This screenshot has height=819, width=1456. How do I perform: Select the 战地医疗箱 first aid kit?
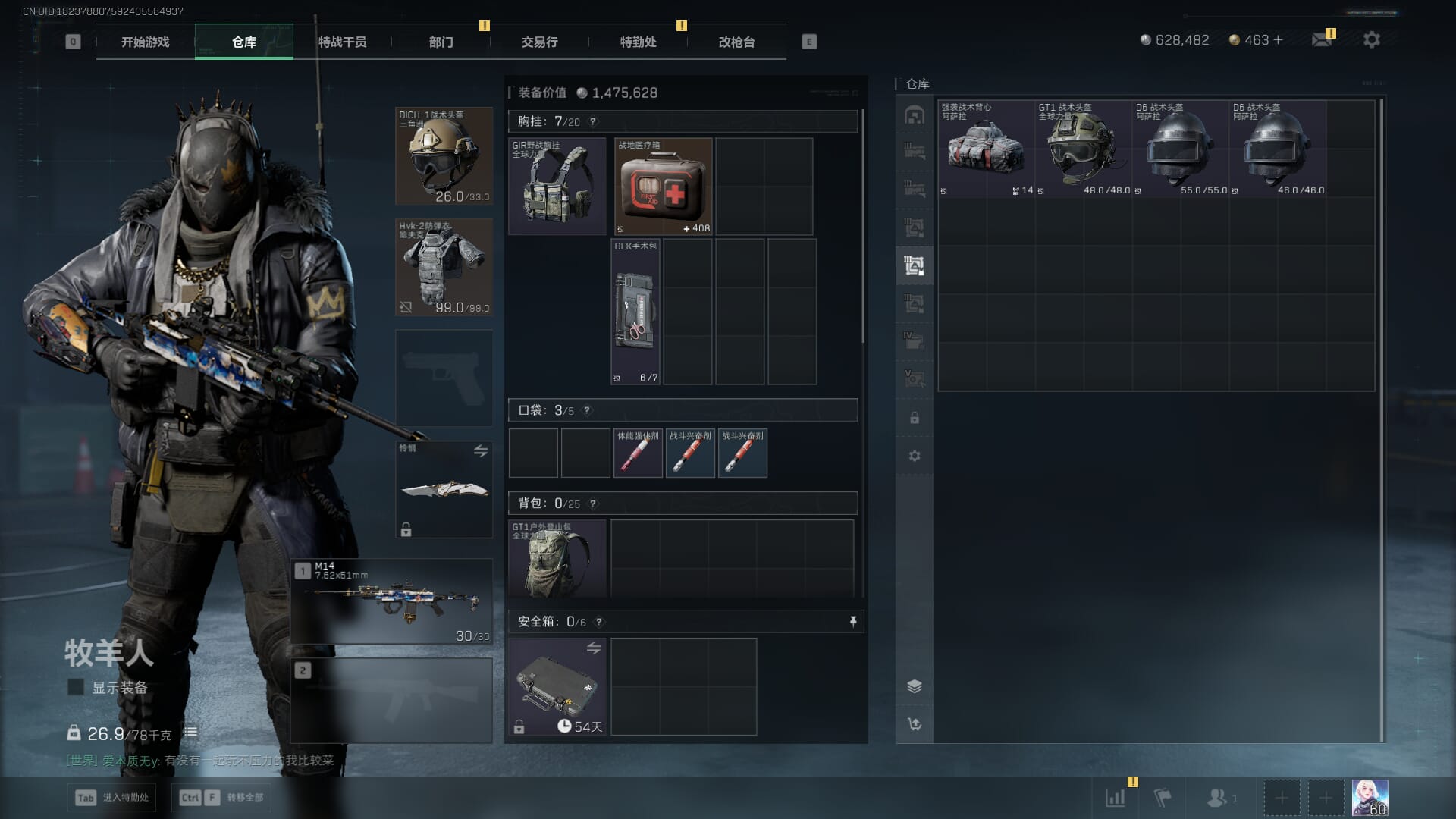(x=663, y=187)
